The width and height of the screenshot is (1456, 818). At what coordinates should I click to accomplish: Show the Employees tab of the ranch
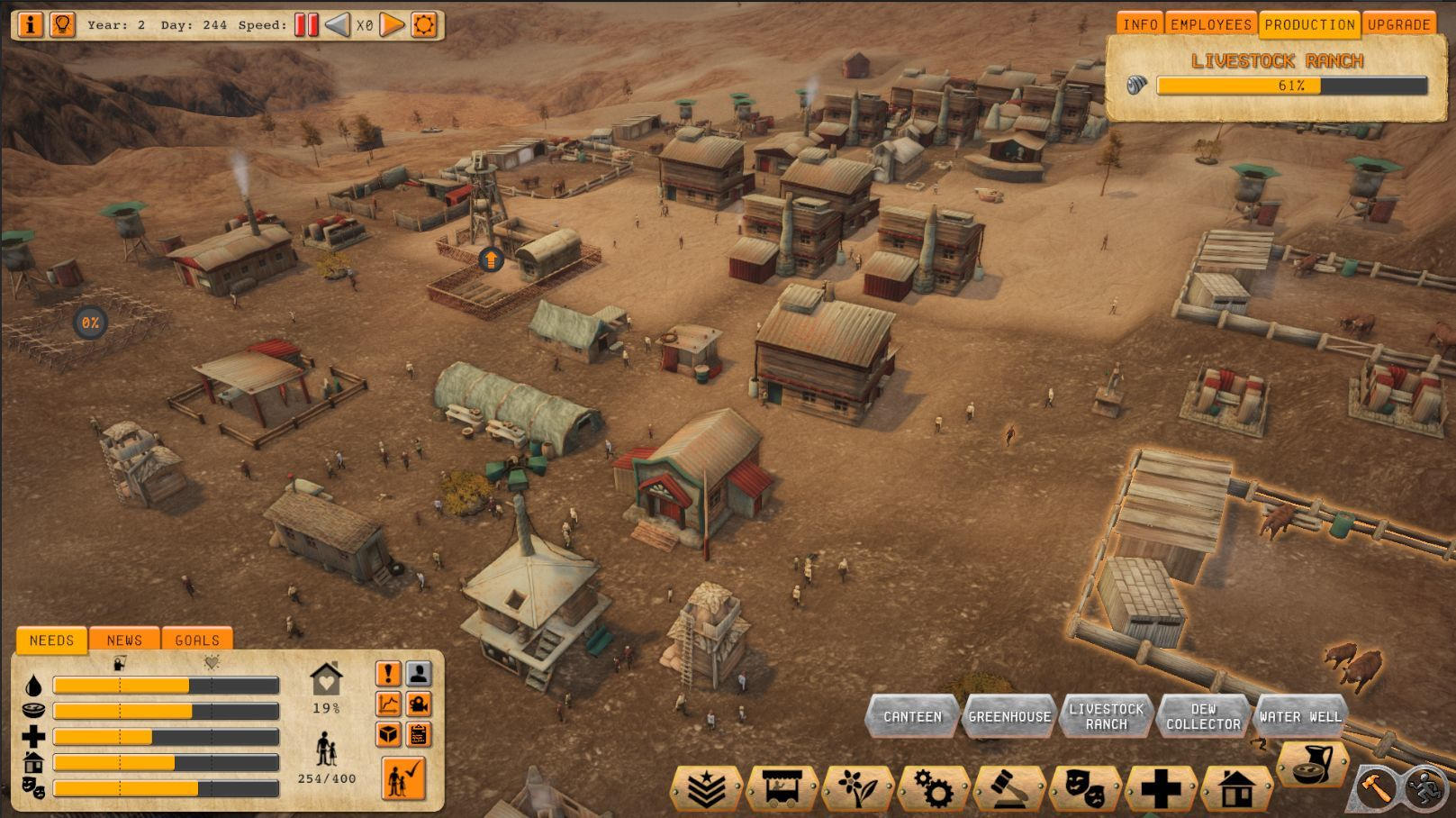coord(1211,24)
